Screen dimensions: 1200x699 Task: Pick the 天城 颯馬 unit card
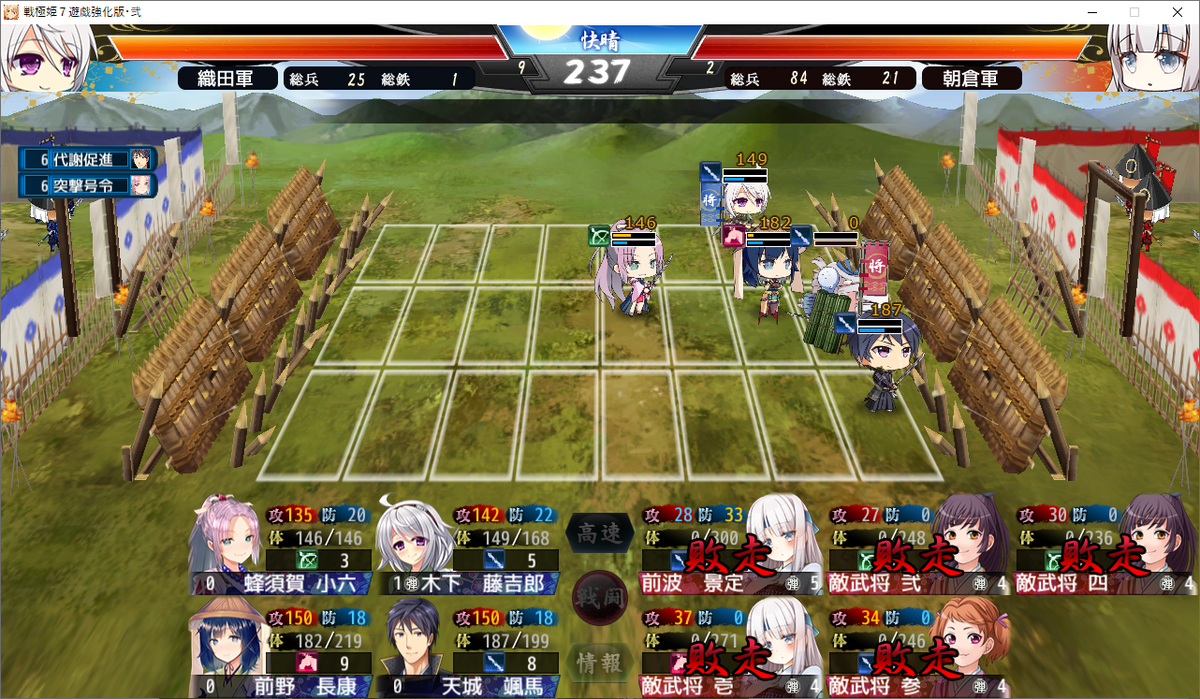(465, 646)
